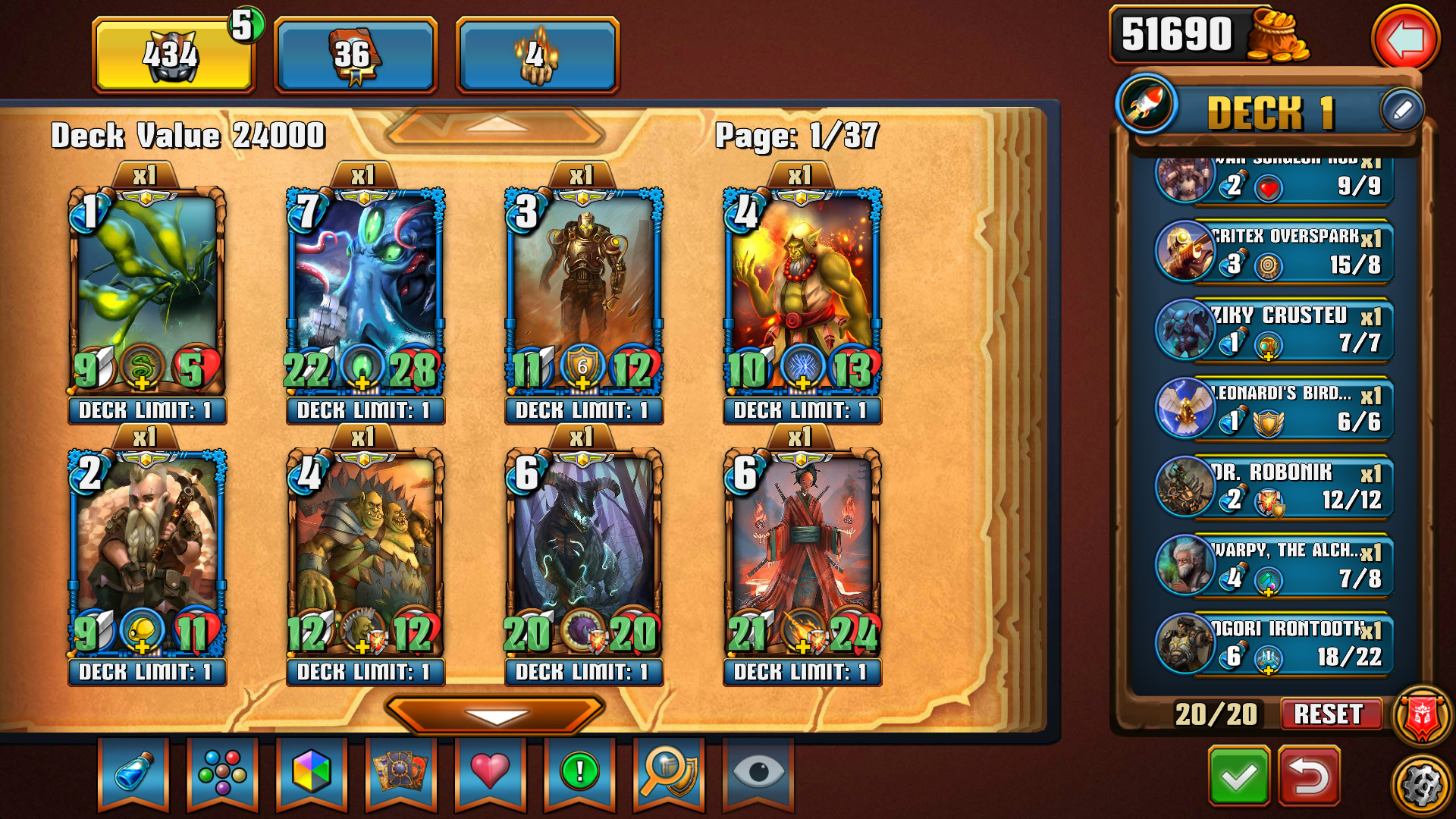1456x819 pixels.
Task: Confirm deck with green checkmark button
Action: pyautogui.click(x=1239, y=776)
